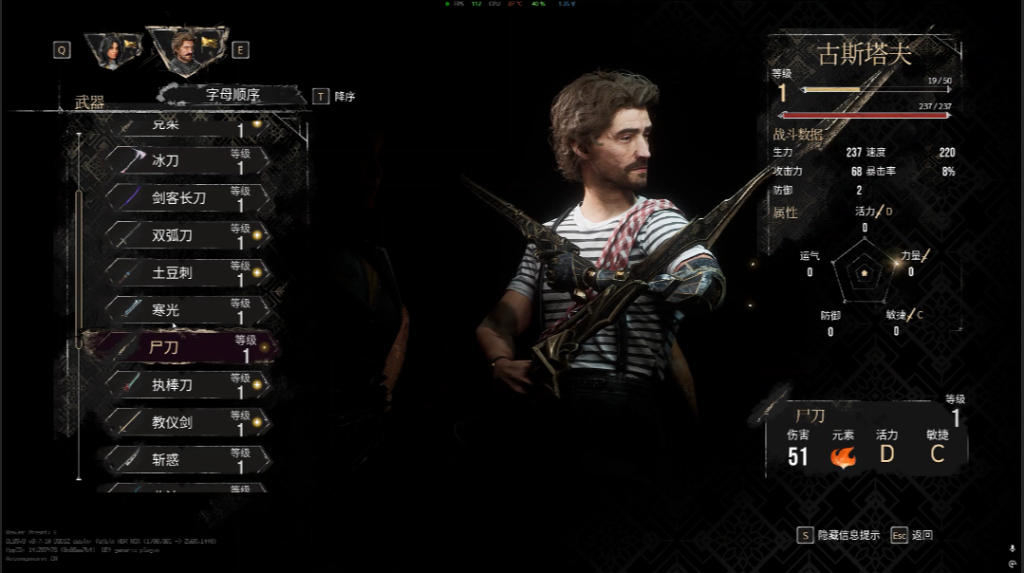This screenshot has height=573, width=1024.
Task: Open the 字母顺序 sort order selector
Action: click(233, 95)
